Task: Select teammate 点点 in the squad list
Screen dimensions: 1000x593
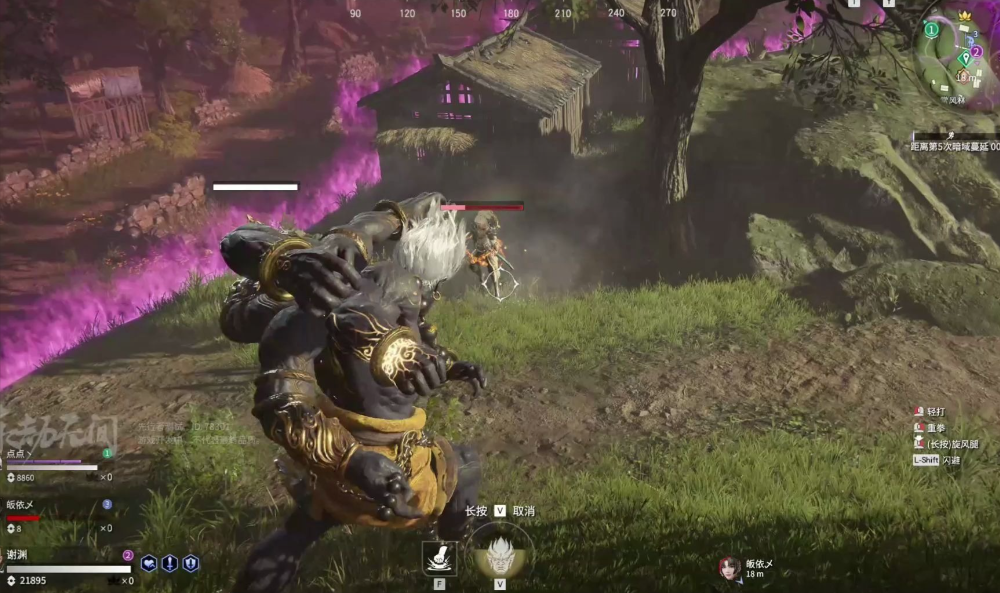Action: coord(20,453)
